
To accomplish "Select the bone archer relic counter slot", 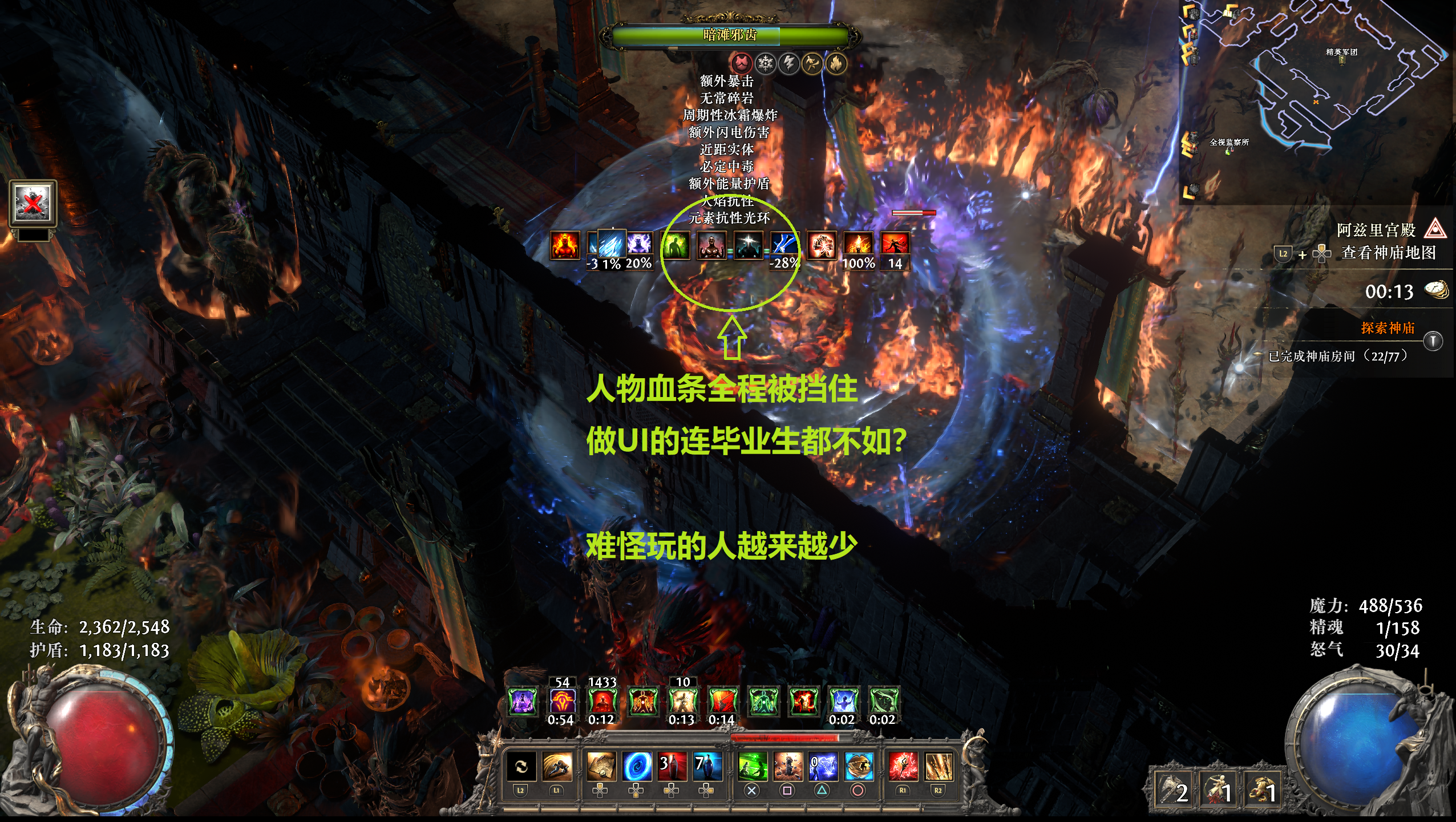I will [1218, 790].
